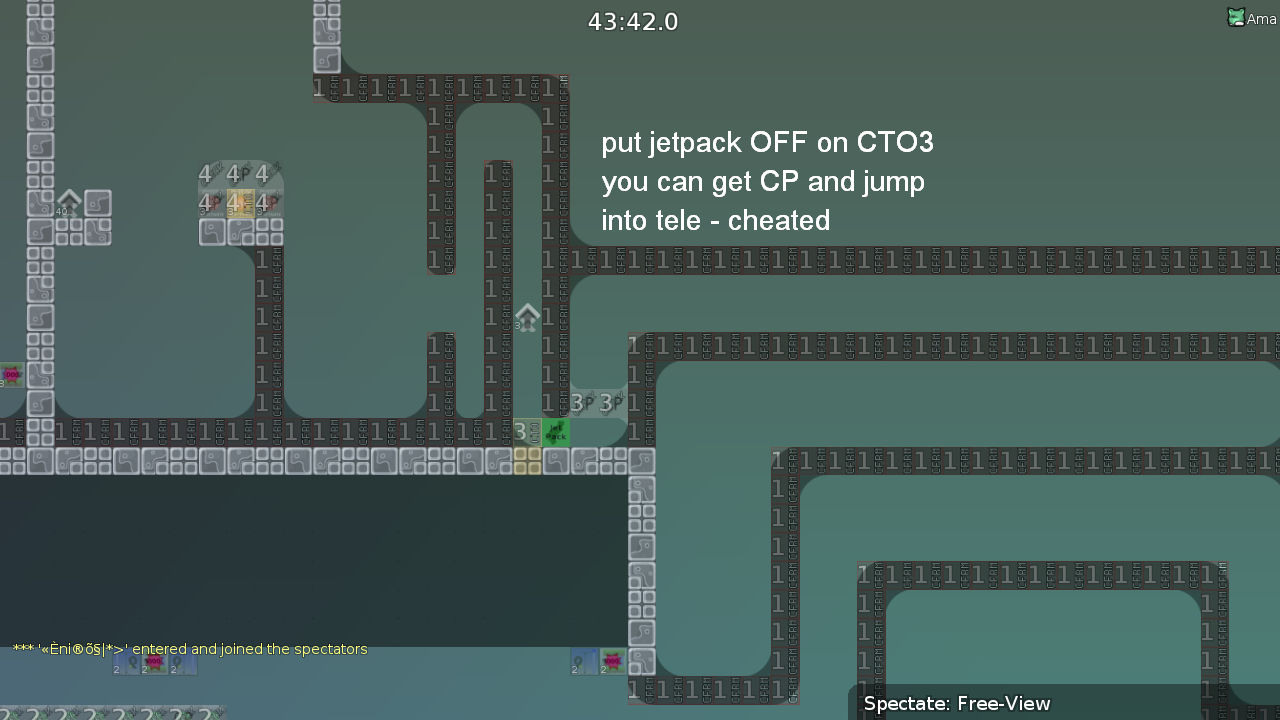Image resolution: width=1280 pixels, height=720 pixels.
Task: Select the yellow checkpoint tile numbered 3
Action: tap(525, 432)
